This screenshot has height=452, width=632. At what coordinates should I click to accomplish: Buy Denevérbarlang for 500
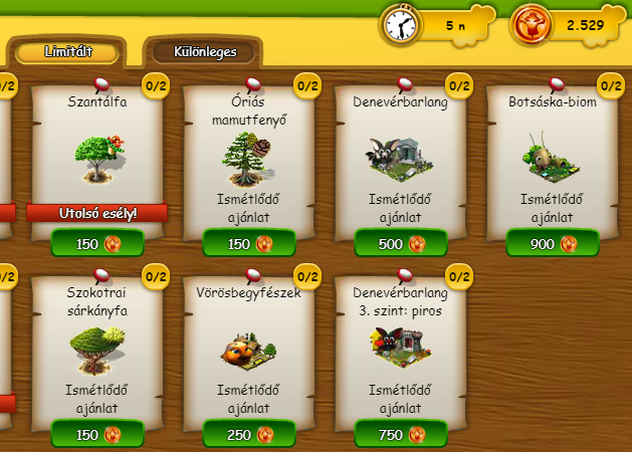(x=400, y=243)
